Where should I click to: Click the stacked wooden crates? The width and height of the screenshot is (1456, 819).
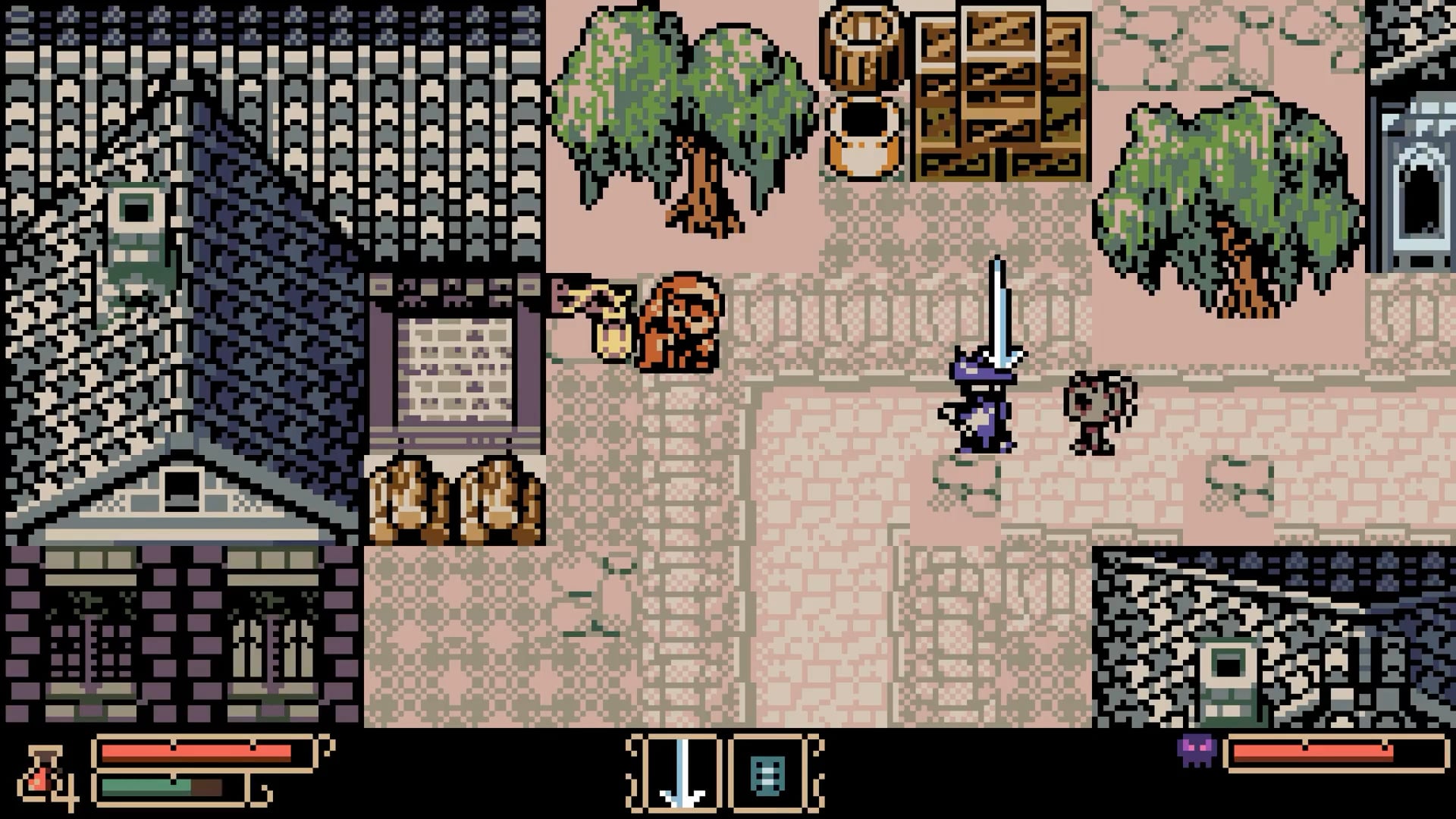[993, 91]
